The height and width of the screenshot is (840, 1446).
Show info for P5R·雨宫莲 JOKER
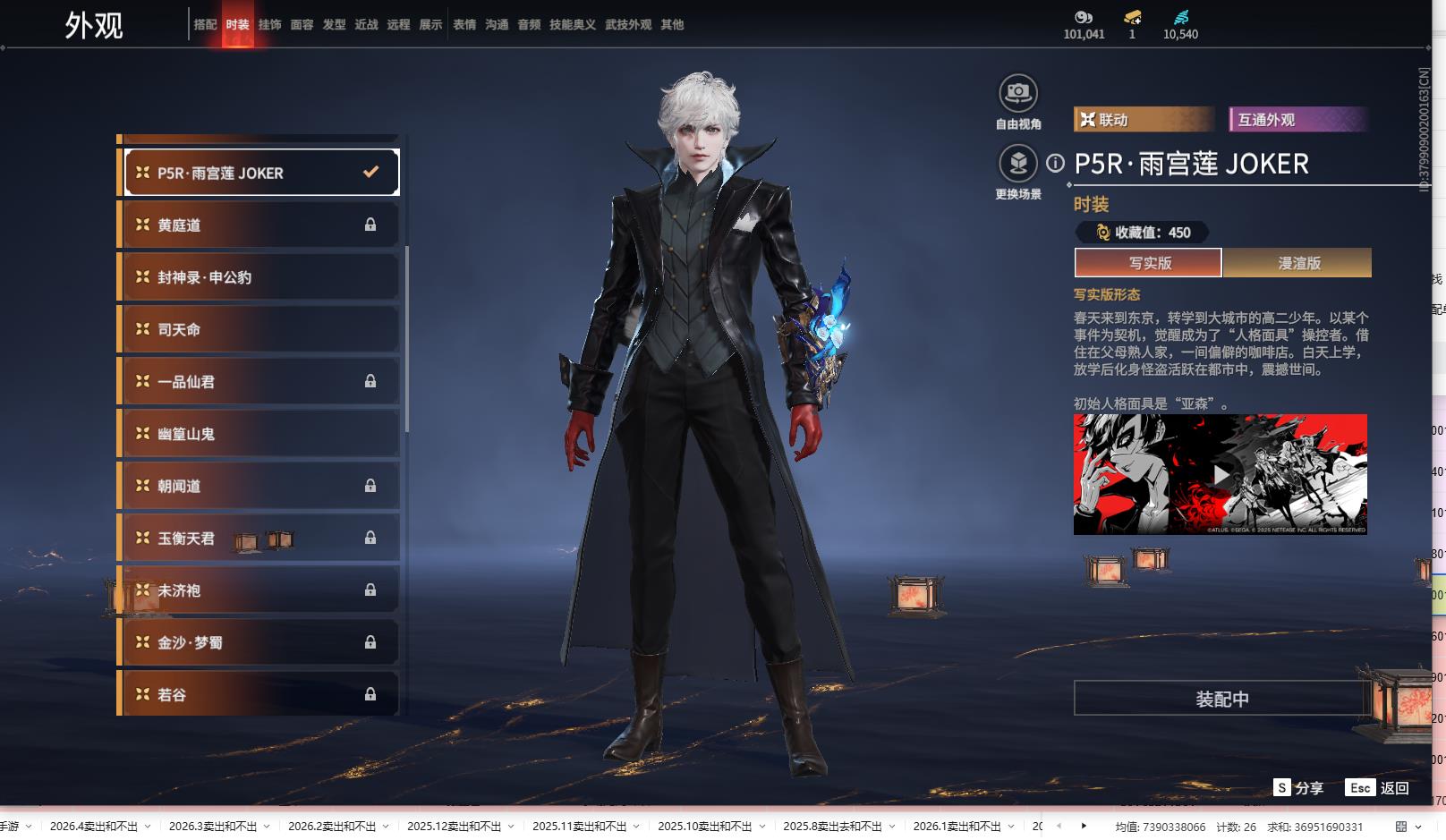(x=1056, y=164)
